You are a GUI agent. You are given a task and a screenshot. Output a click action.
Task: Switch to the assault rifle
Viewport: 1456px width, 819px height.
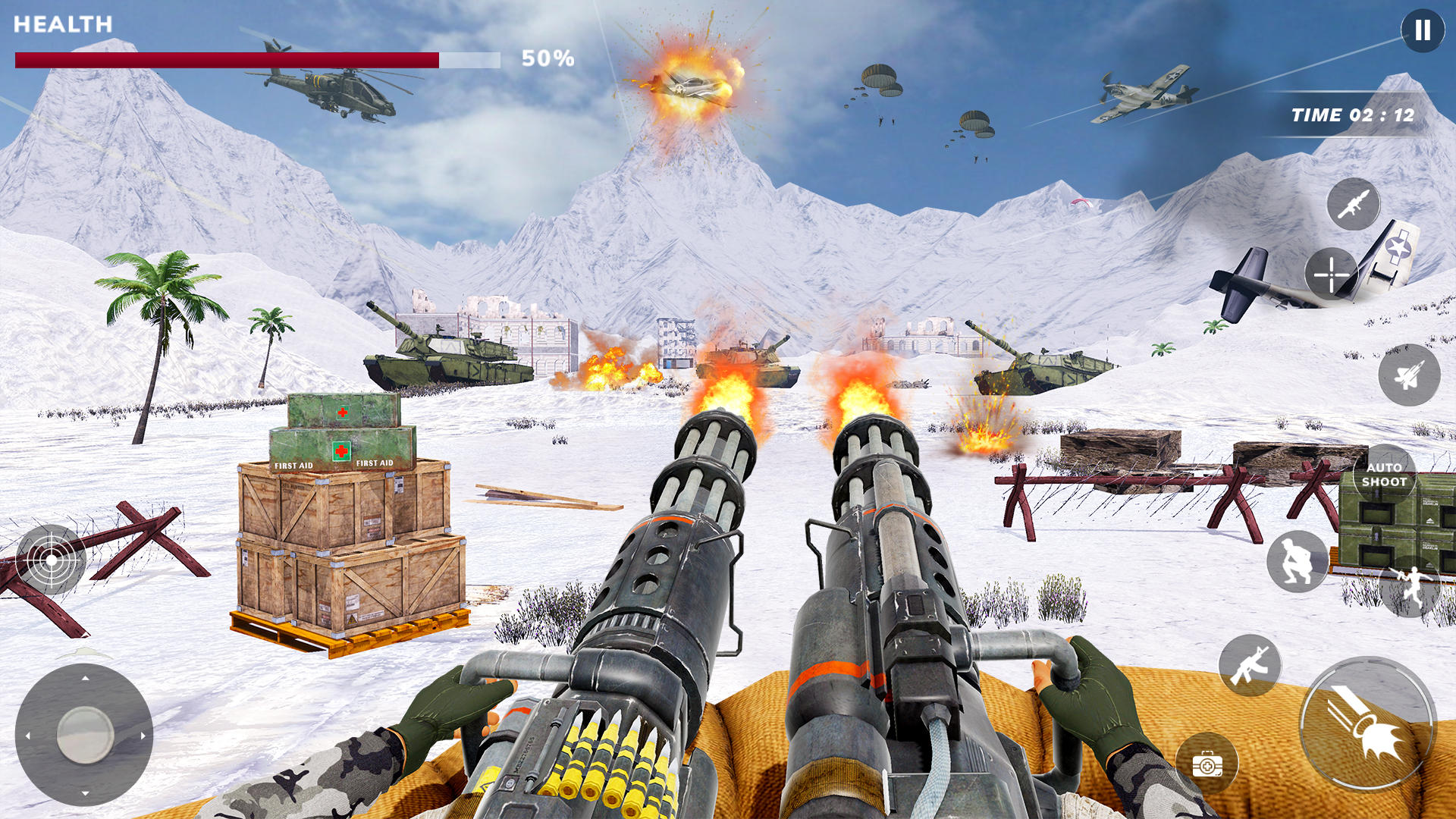(x=1250, y=665)
